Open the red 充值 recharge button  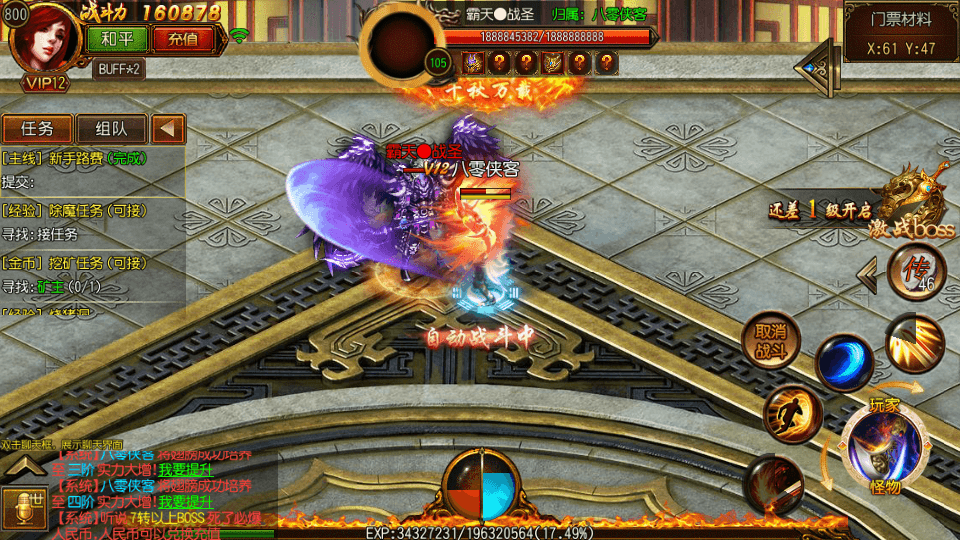(x=183, y=40)
